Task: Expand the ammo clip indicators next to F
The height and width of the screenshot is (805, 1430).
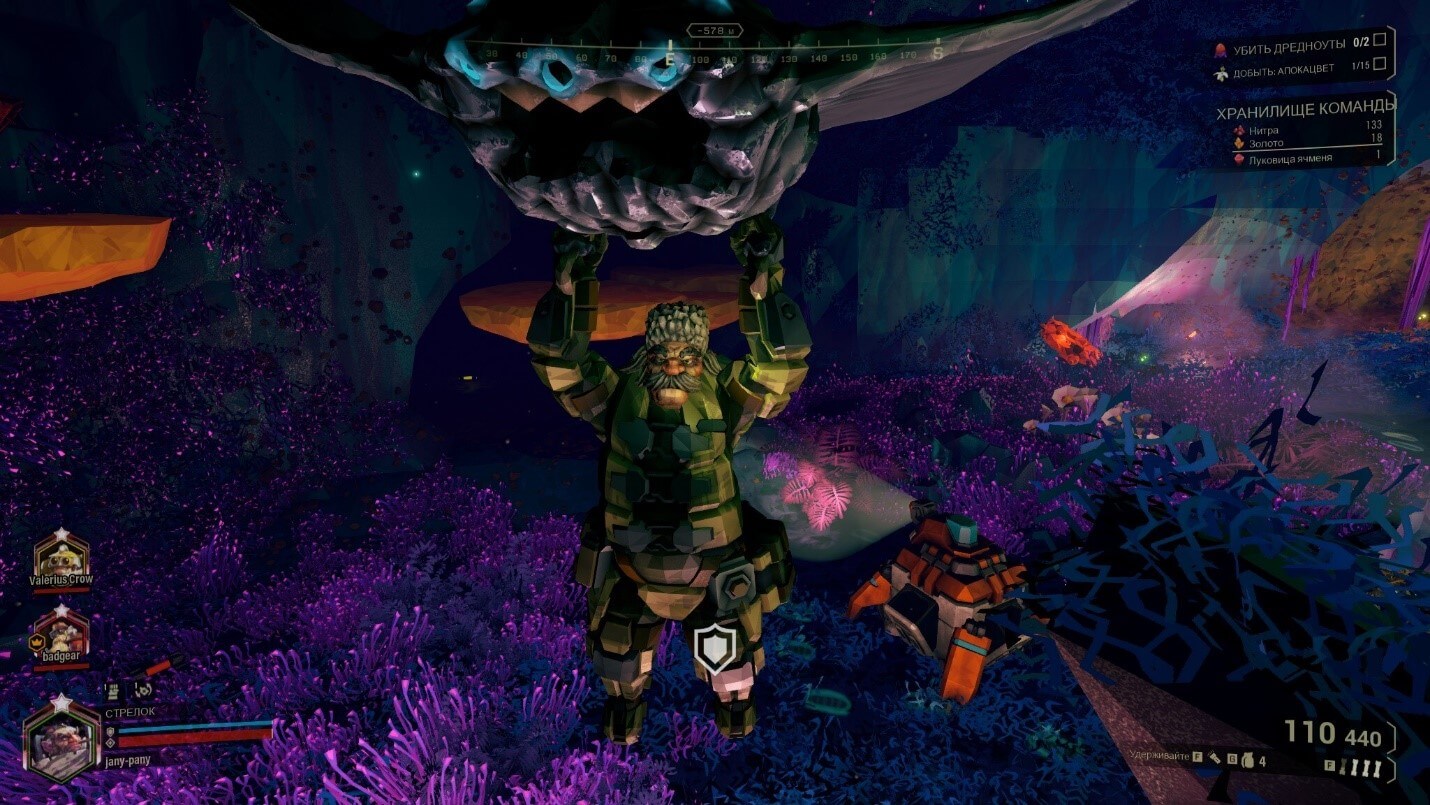Action: click(x=1361, y=766)
